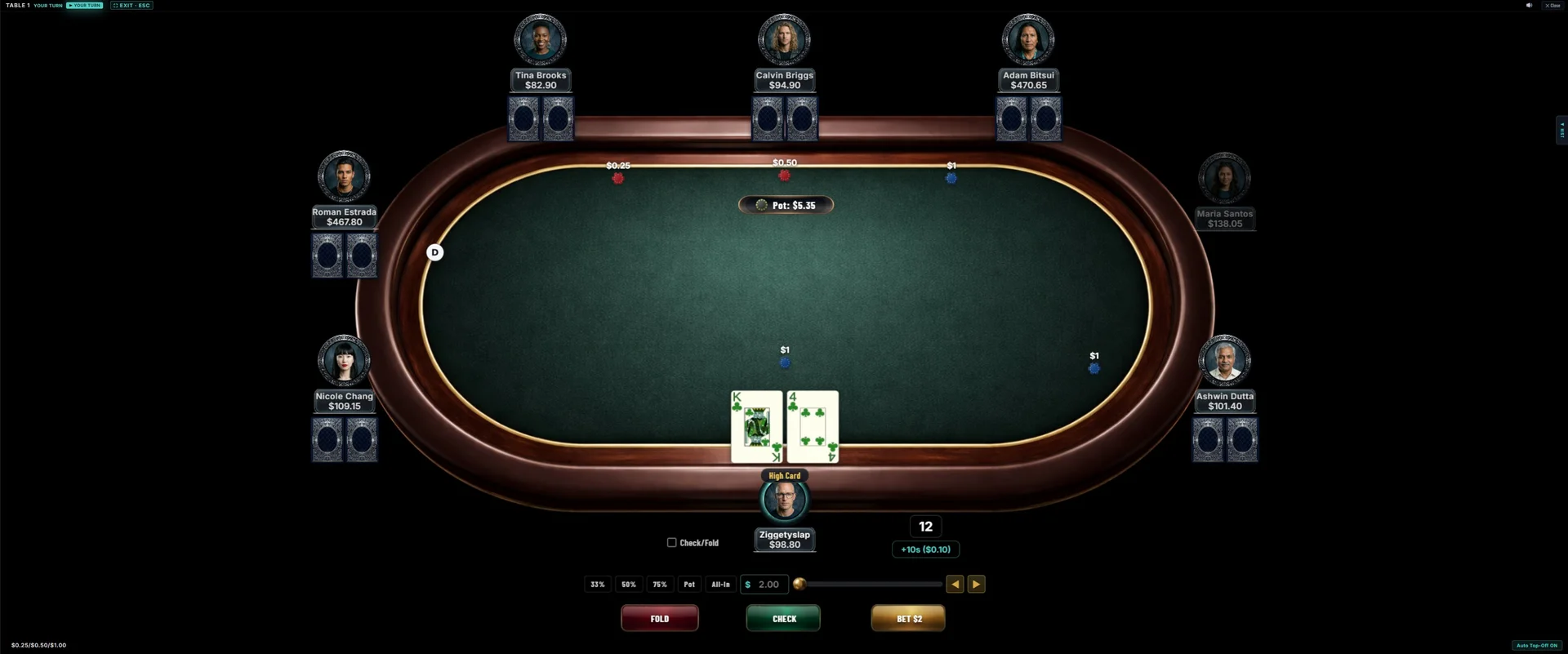This screenshot has width=1568, height=654.
Task: Open Roman Estrada's player avatar
Action: (343, 176)
